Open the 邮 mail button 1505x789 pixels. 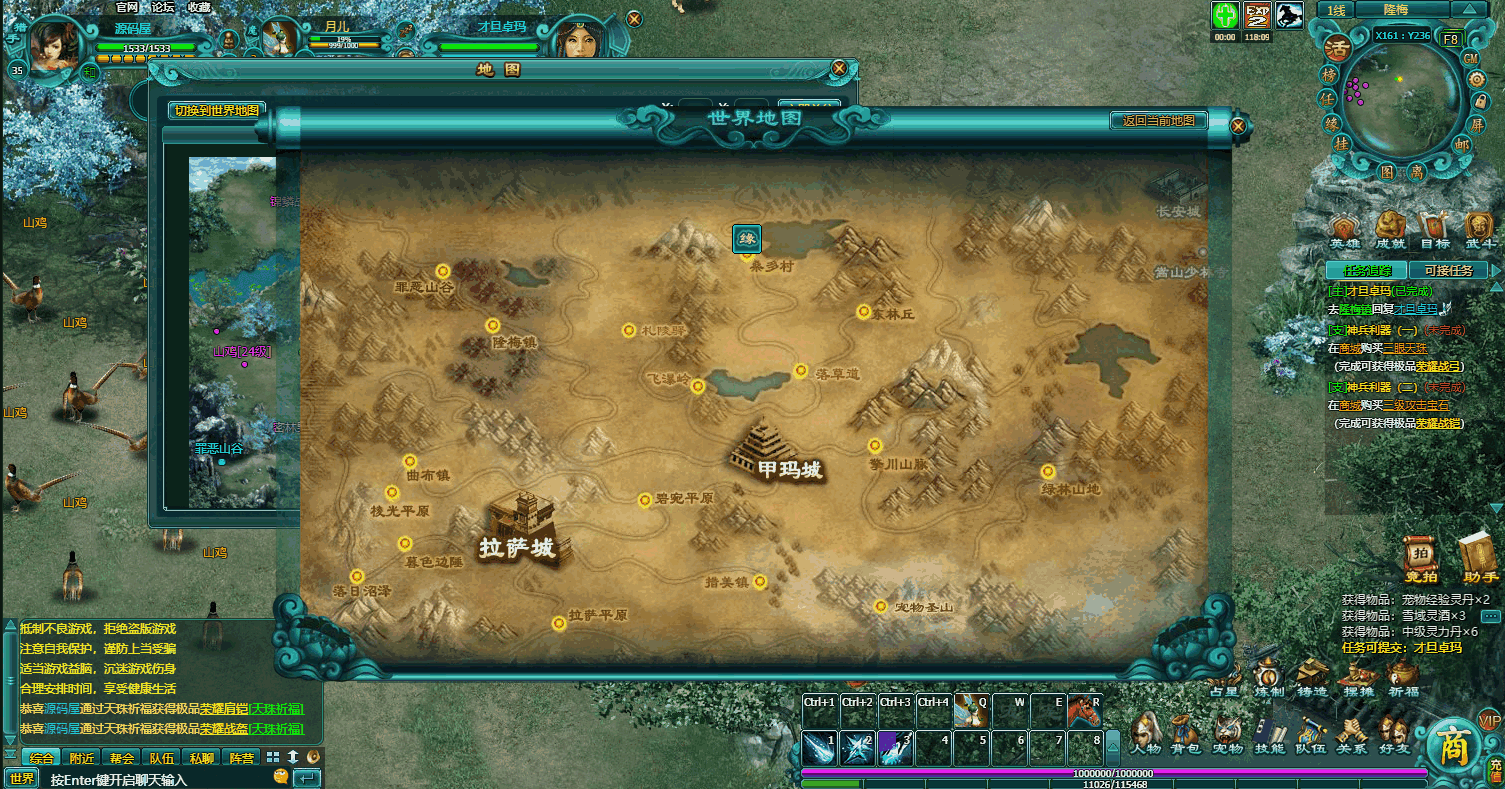coord(1461,144)
